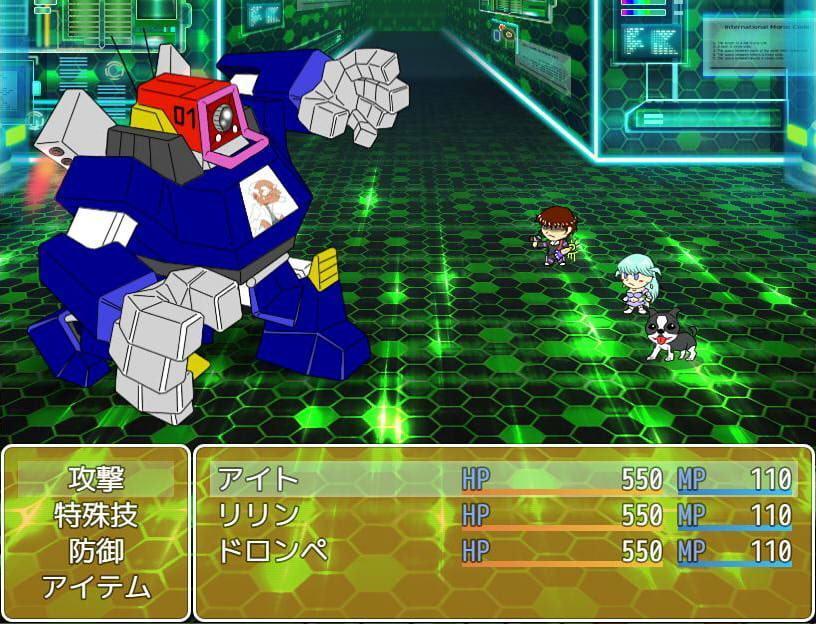Pick the 防御 defend command
This screenshot has width=816, height=624.
point(96,551)
